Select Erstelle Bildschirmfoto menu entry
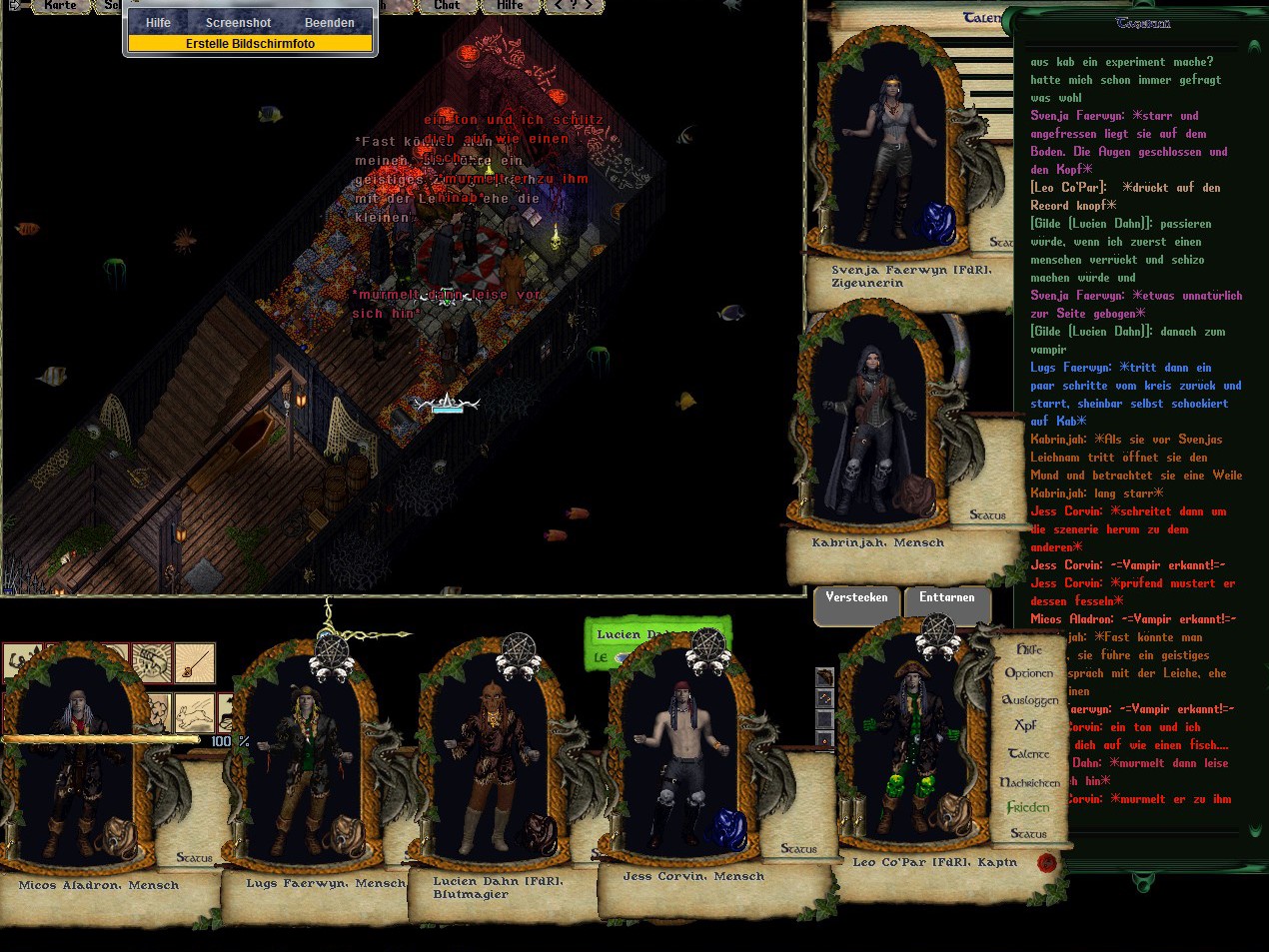The image size is (1269, 952). pyautogui.click(x=250, y=44)
